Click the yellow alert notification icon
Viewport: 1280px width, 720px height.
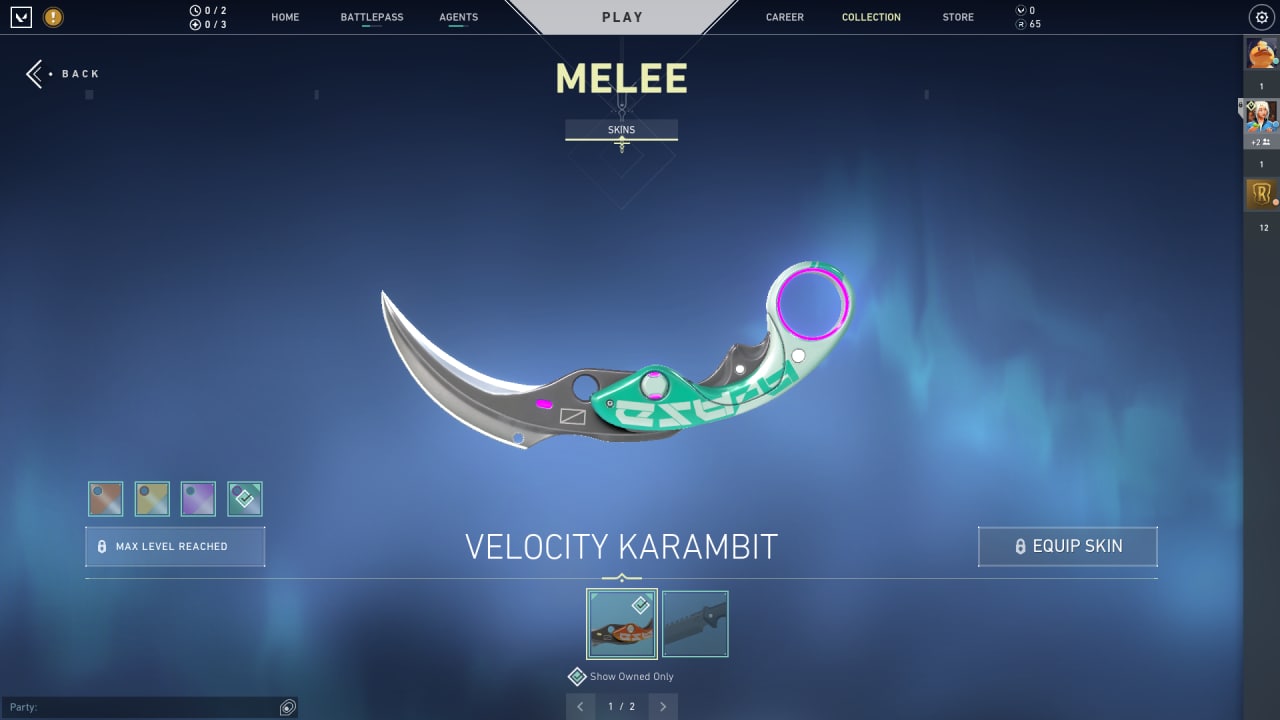coord(53,17)
